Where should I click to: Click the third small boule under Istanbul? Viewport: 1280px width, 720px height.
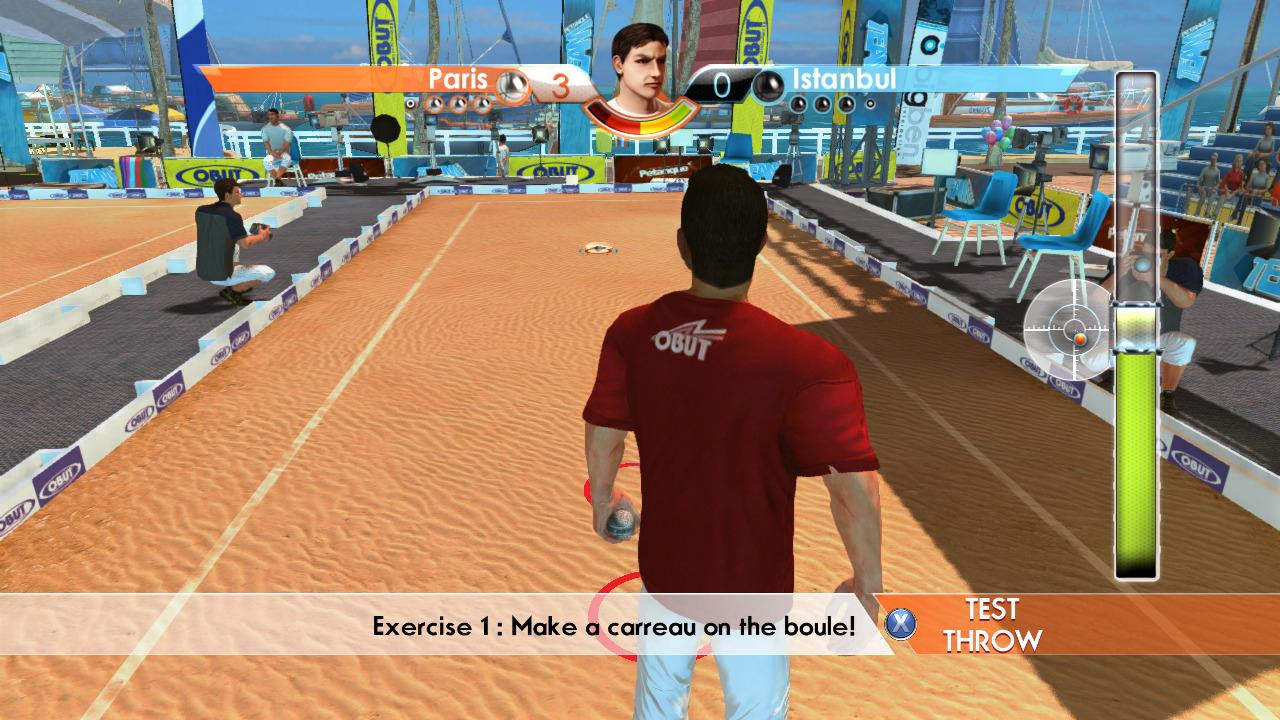(845, 104)
